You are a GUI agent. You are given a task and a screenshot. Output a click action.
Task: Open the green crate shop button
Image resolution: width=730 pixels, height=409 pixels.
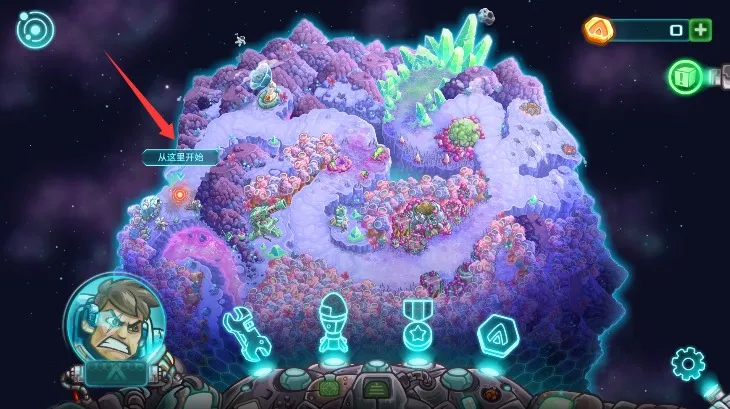click(687, 77)
